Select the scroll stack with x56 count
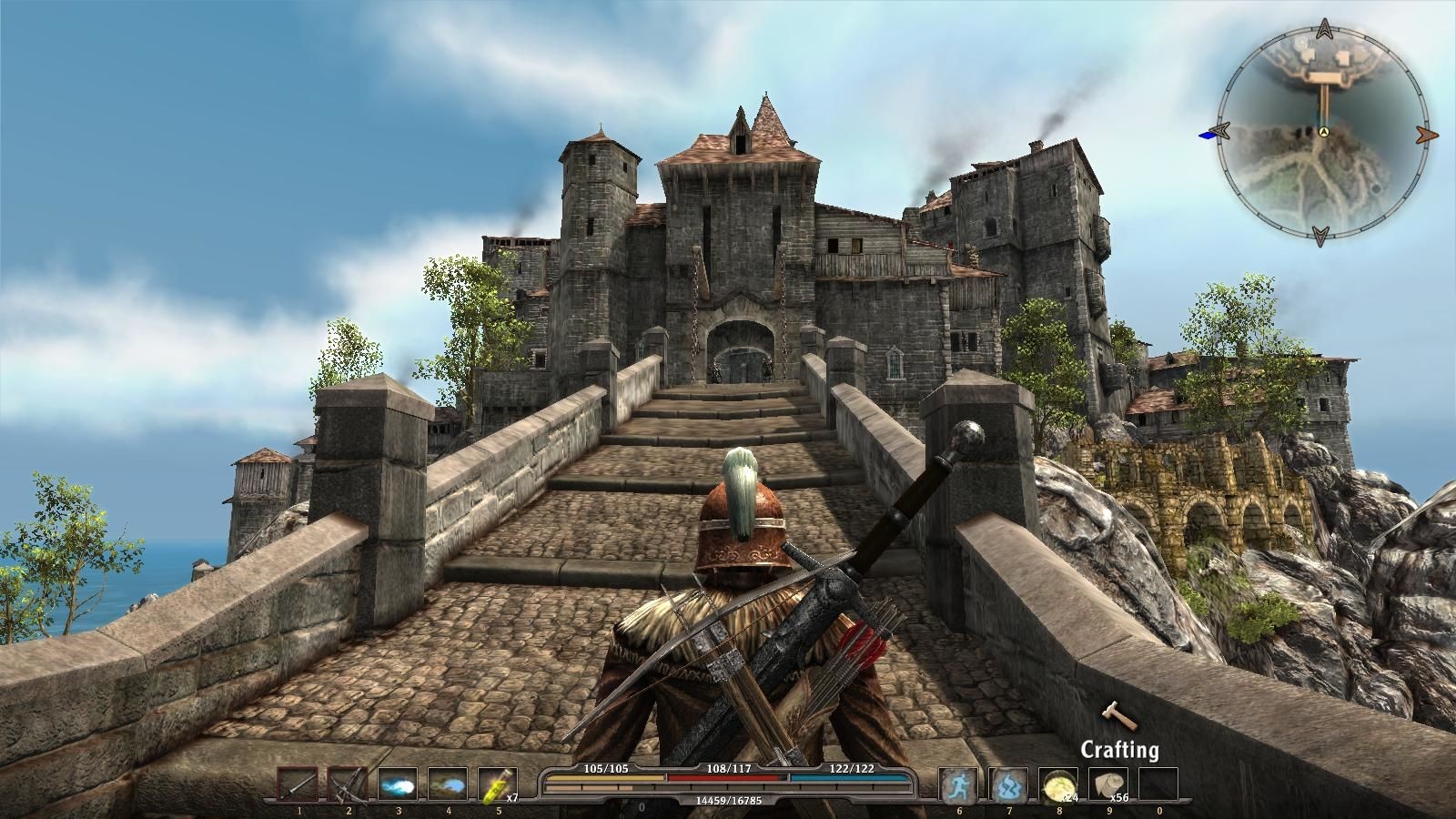Screen dimensions: 1456x819 click(x=1108, y=784)
